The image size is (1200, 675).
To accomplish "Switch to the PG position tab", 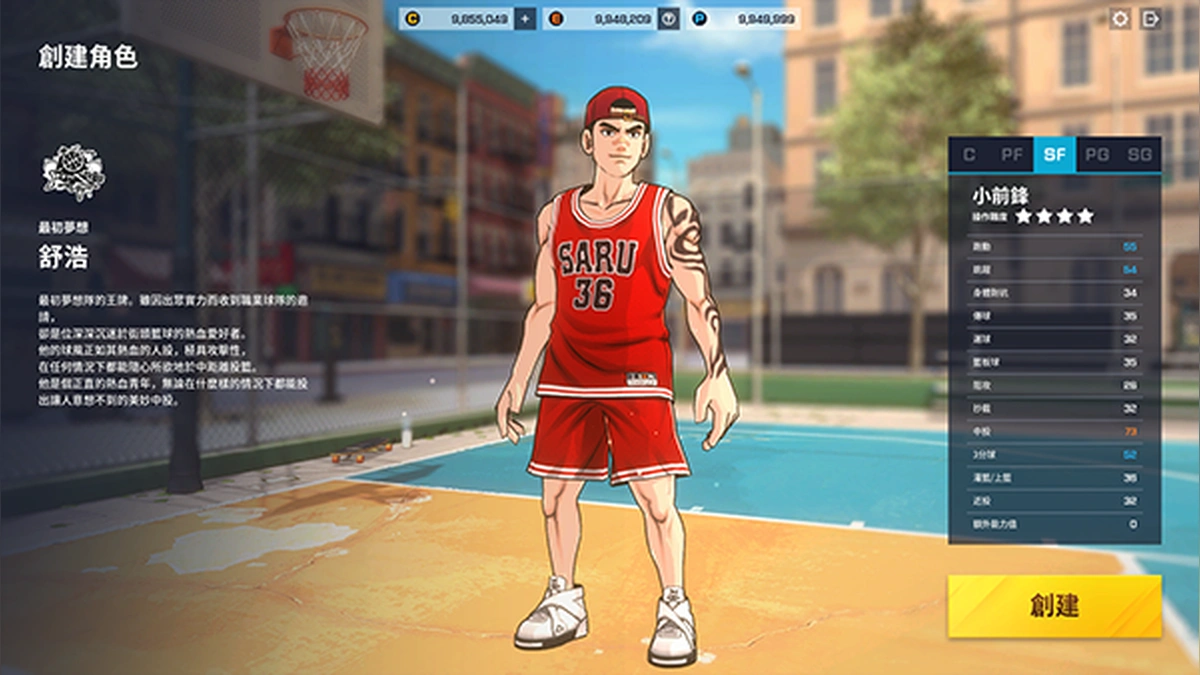I will tap(1097, 154).
